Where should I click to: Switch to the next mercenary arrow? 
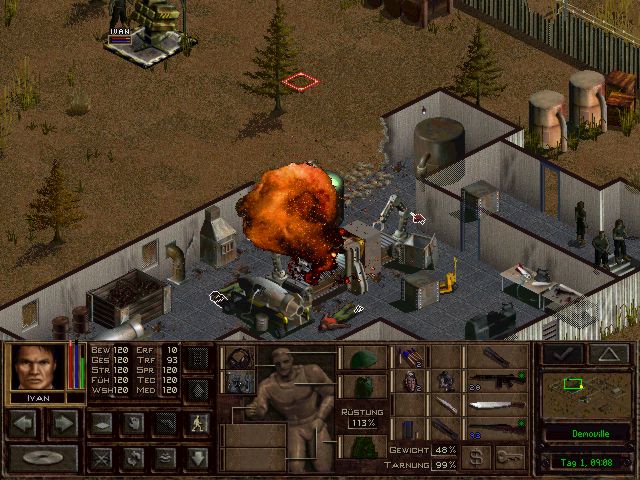pyautogui.click(x=63, y=424)
